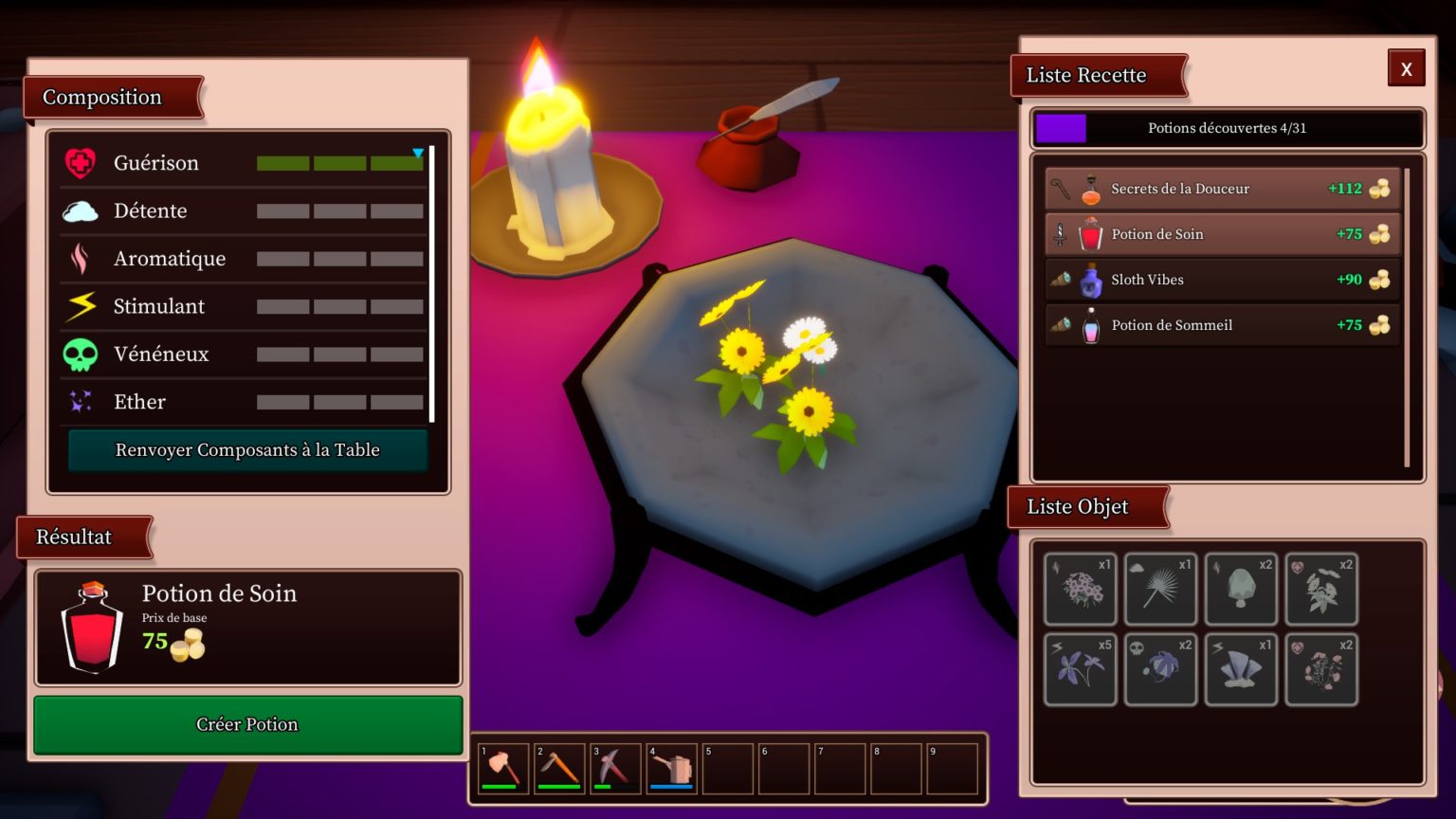Add the blue crystal shell ingredient
Screen dimensions: 1456x819
click(1241, 670)
